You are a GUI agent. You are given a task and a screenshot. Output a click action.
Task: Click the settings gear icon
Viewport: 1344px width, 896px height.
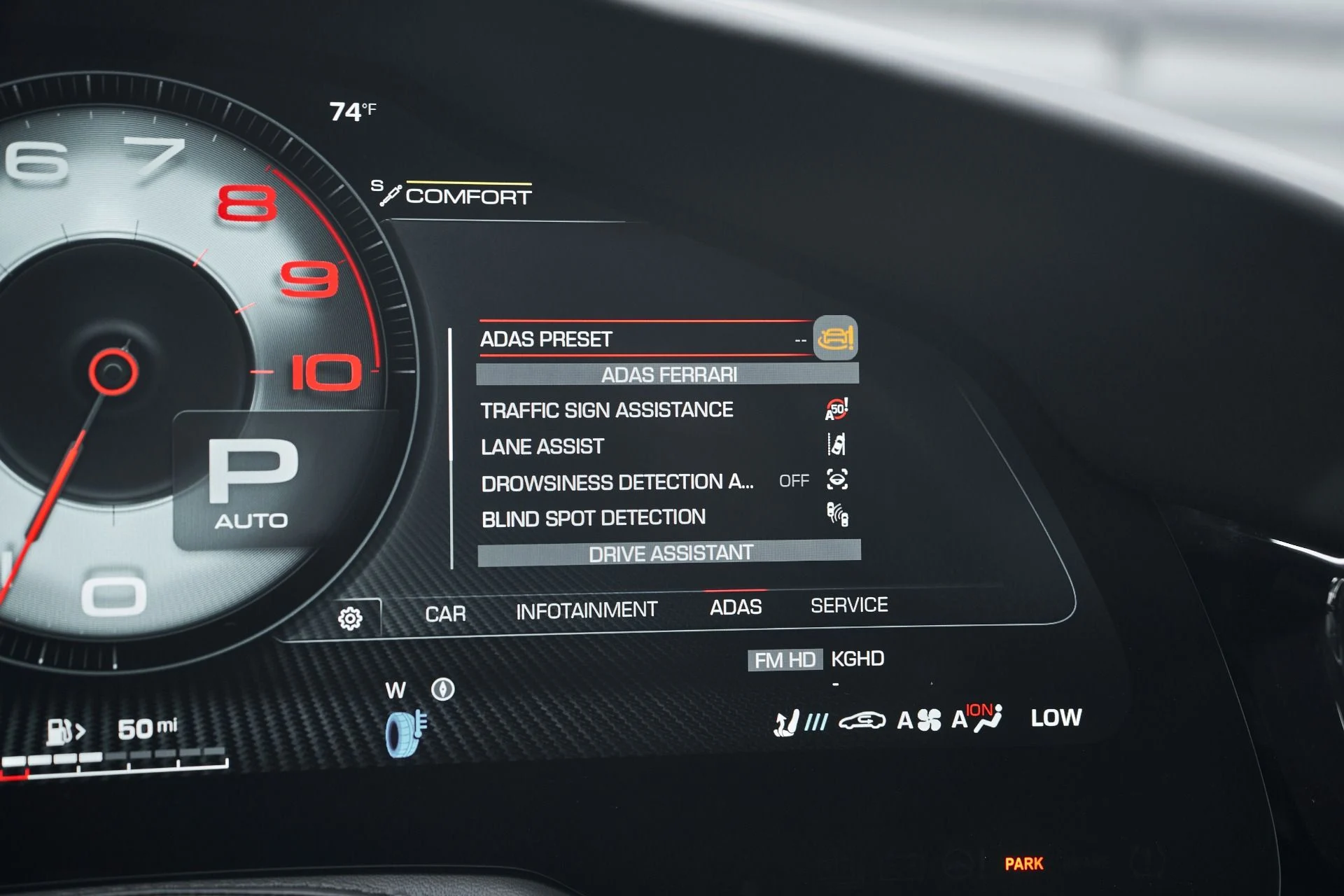pyautogui.click(x=350, y=618)
